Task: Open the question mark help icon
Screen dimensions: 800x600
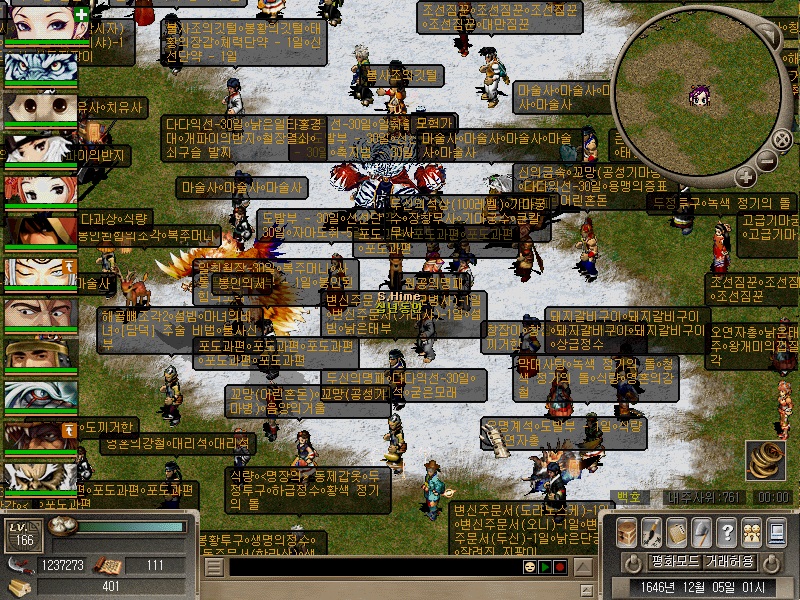Action: [x=727, y=531]
